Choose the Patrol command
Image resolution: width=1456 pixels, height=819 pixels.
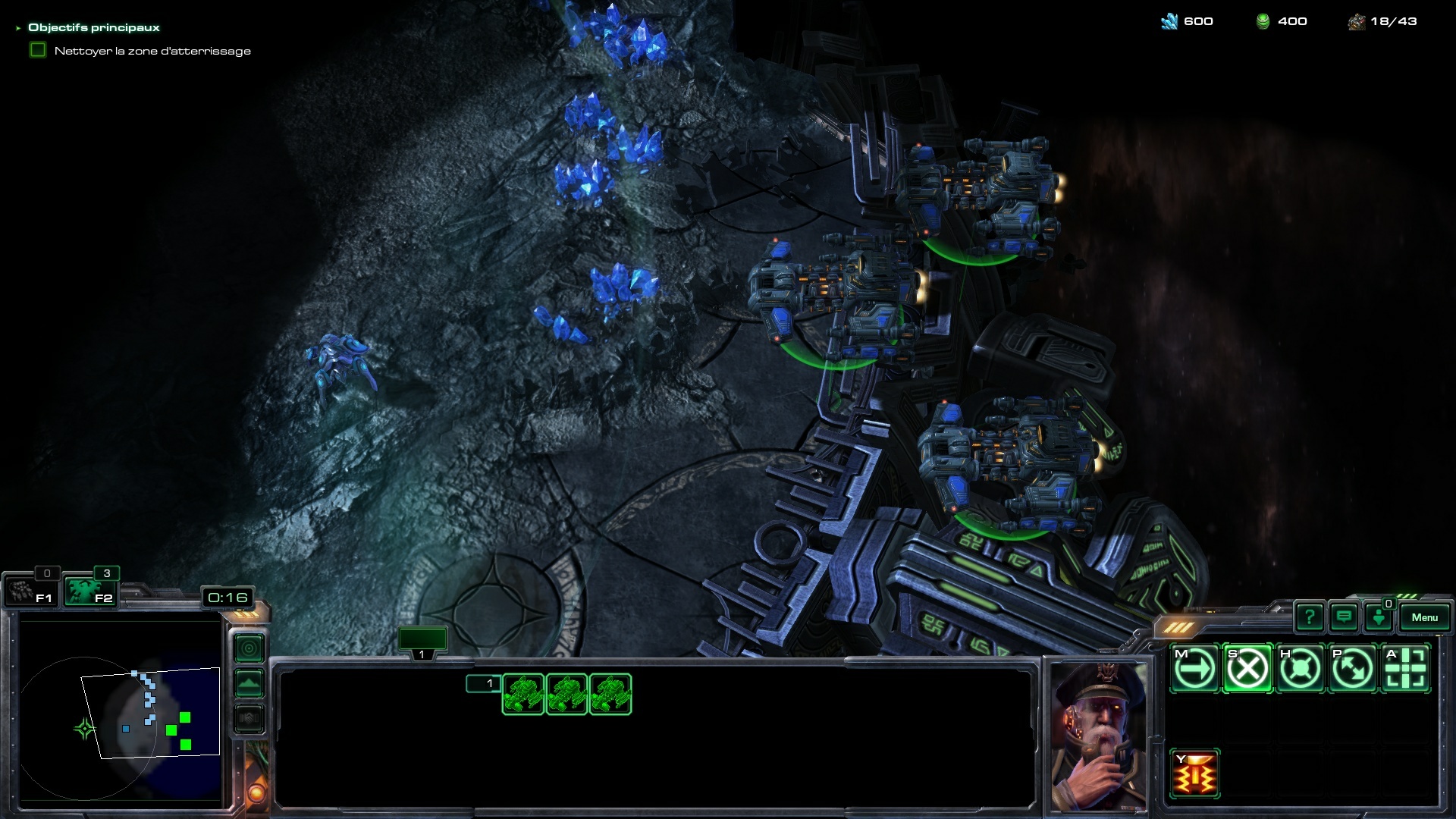click(x=1353, y=669)
